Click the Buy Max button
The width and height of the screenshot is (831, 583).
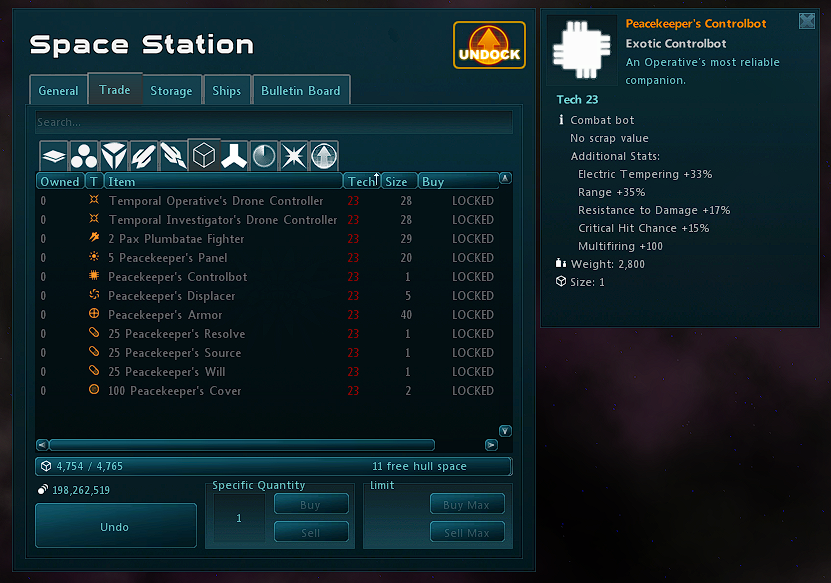(467, 505)
